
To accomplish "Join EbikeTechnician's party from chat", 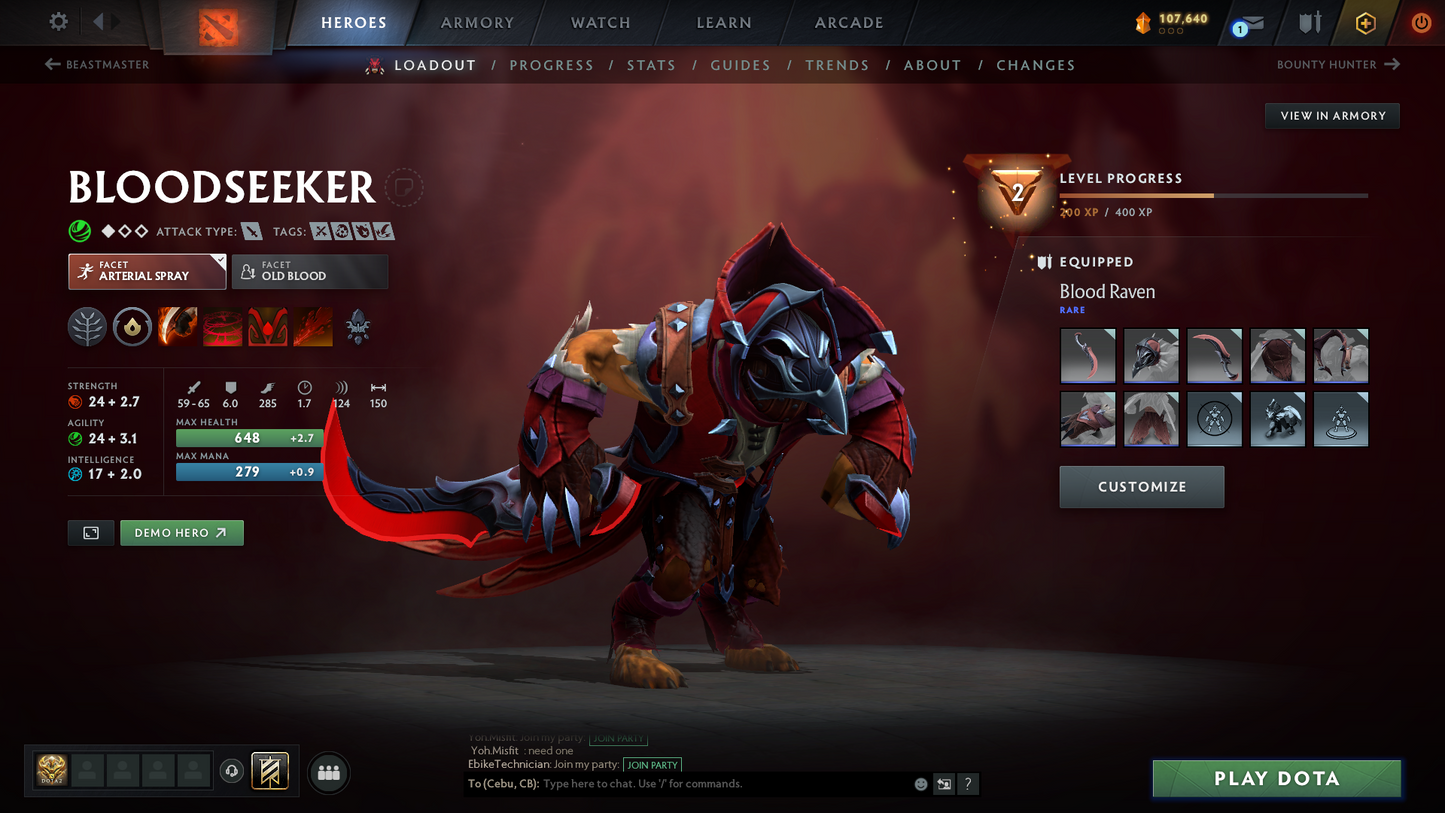I will click(652, 765).
